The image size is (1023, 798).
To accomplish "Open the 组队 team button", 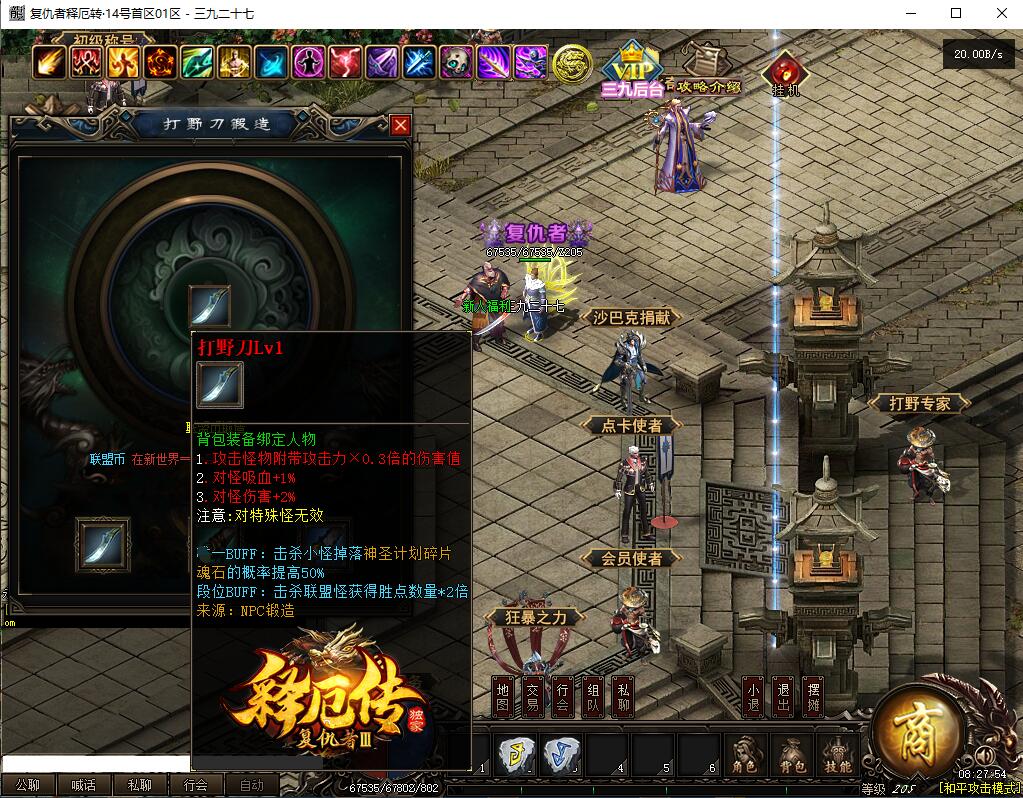I will (x=593, y=696).
